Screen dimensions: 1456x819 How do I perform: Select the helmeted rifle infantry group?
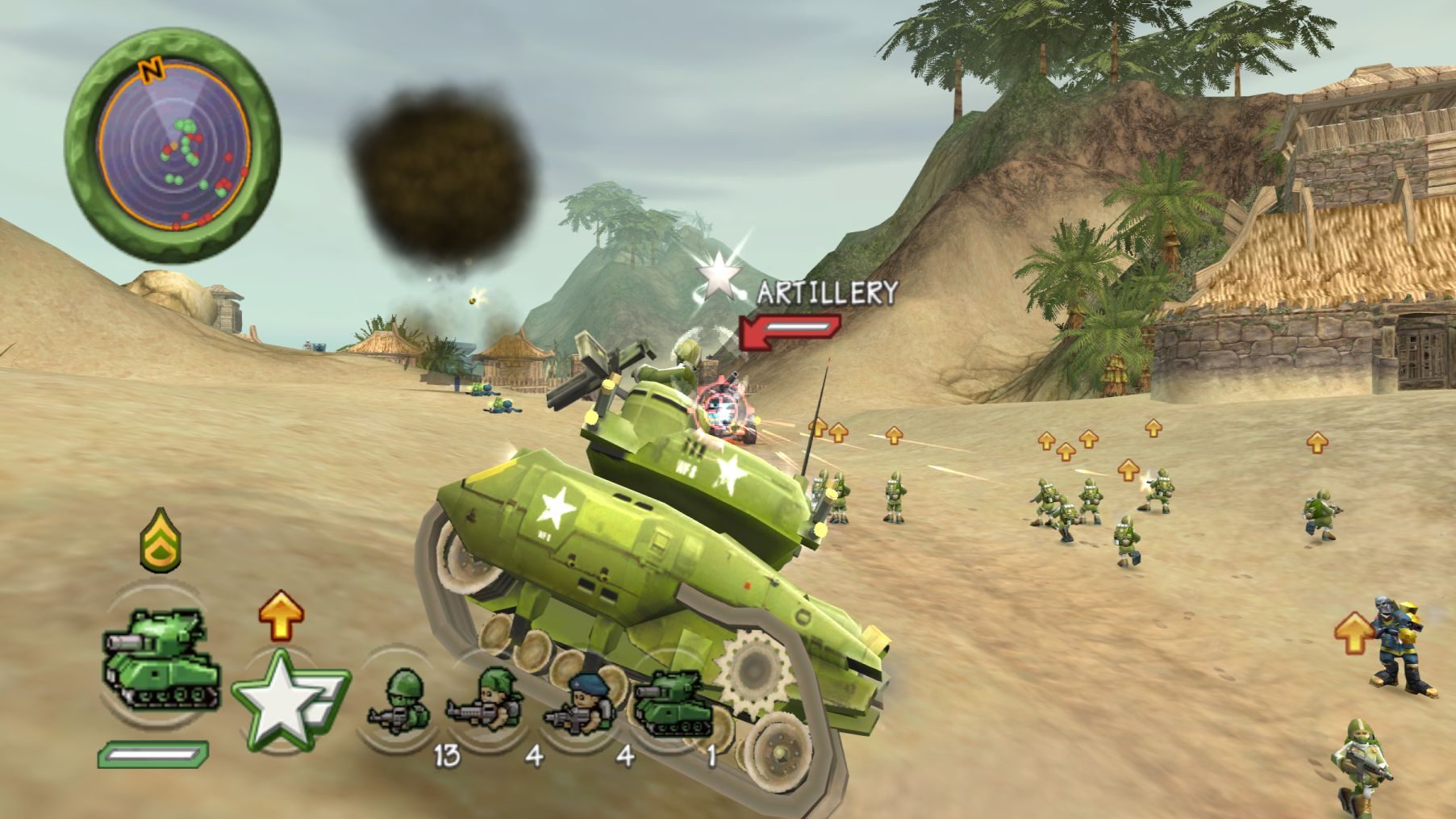tap(400, 700)
